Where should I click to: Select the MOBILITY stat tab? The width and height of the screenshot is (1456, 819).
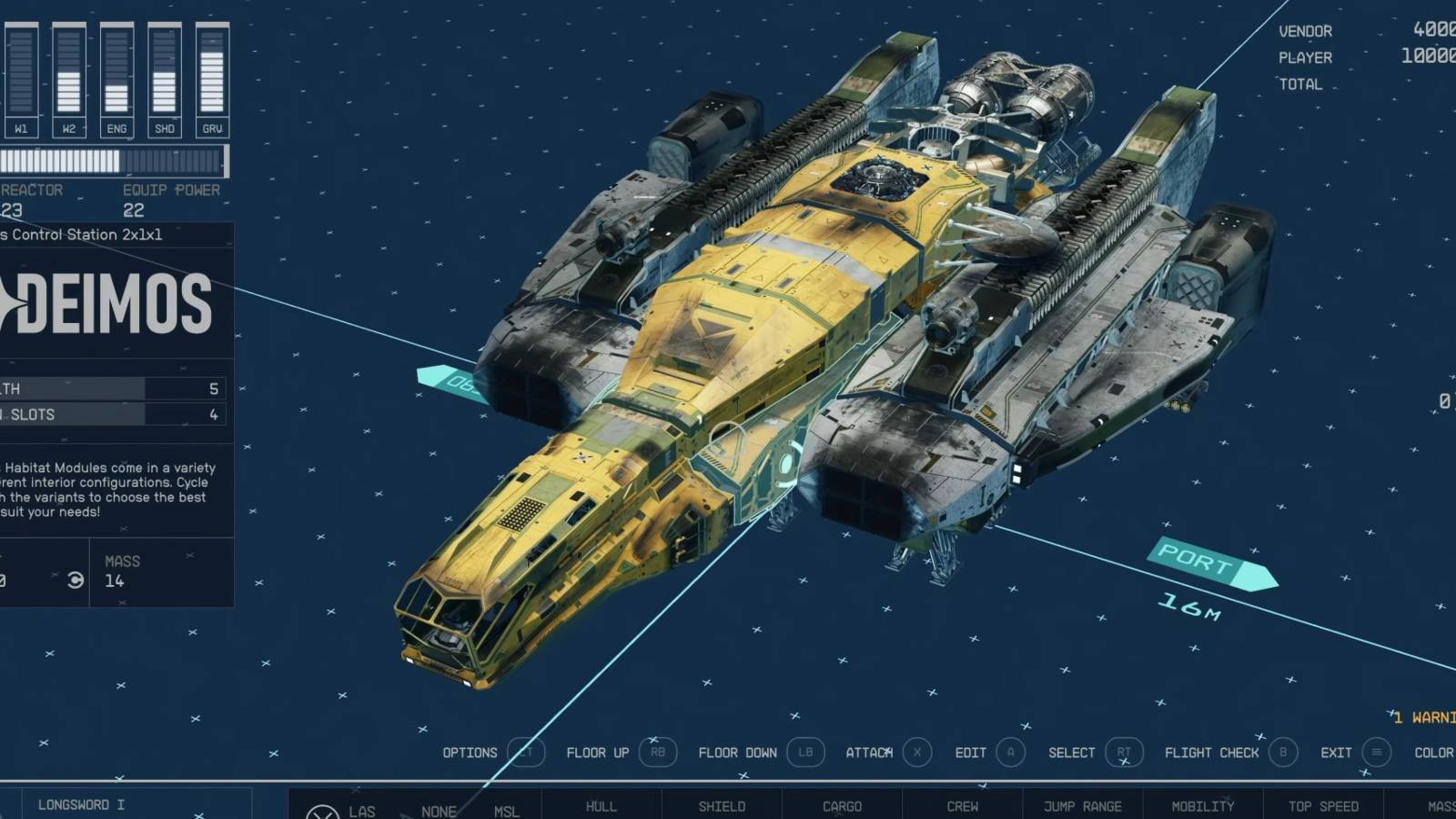pyautogui.click(x=1203, y=806)
